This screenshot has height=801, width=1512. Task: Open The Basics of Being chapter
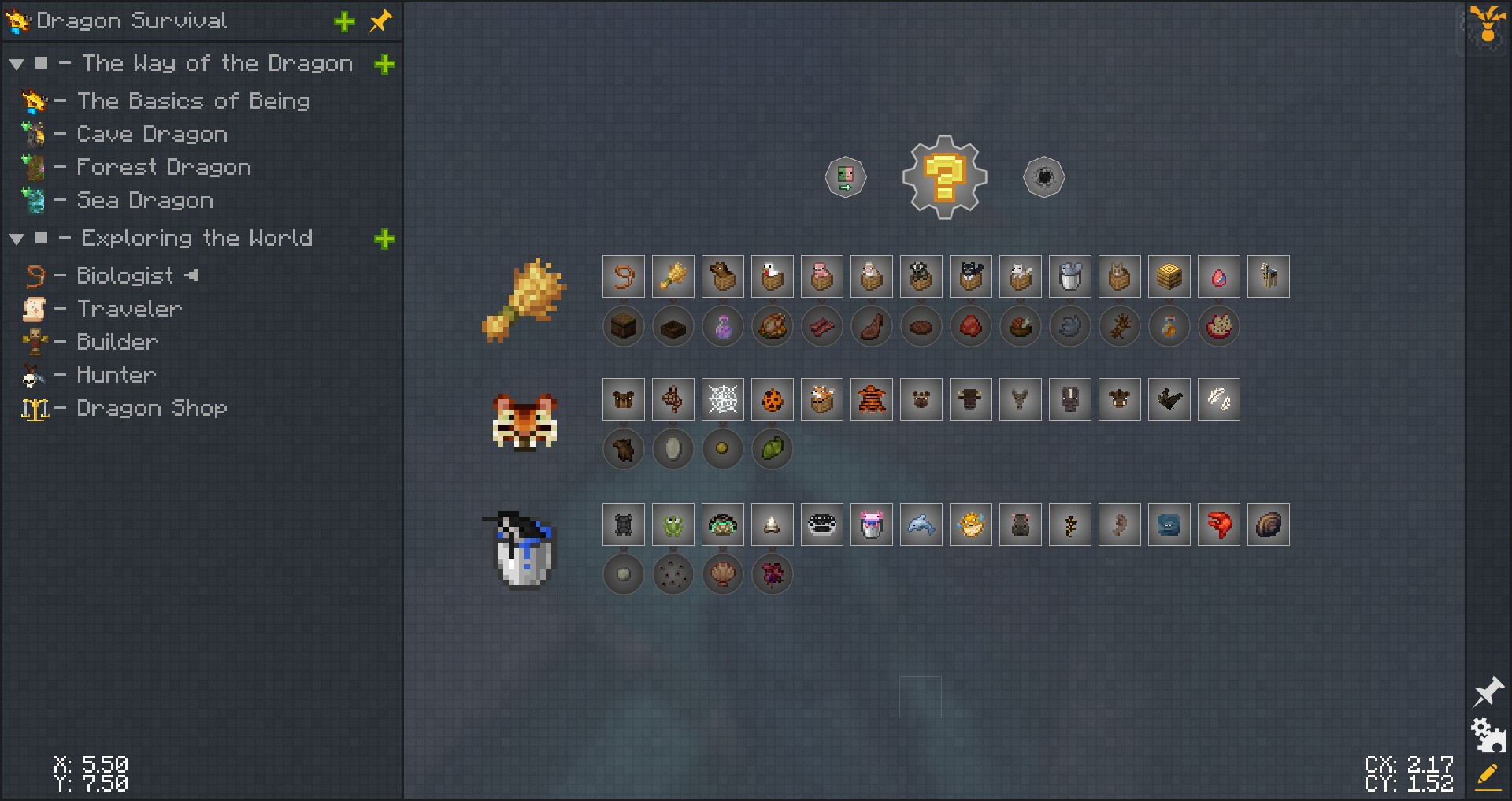[193, 102]
